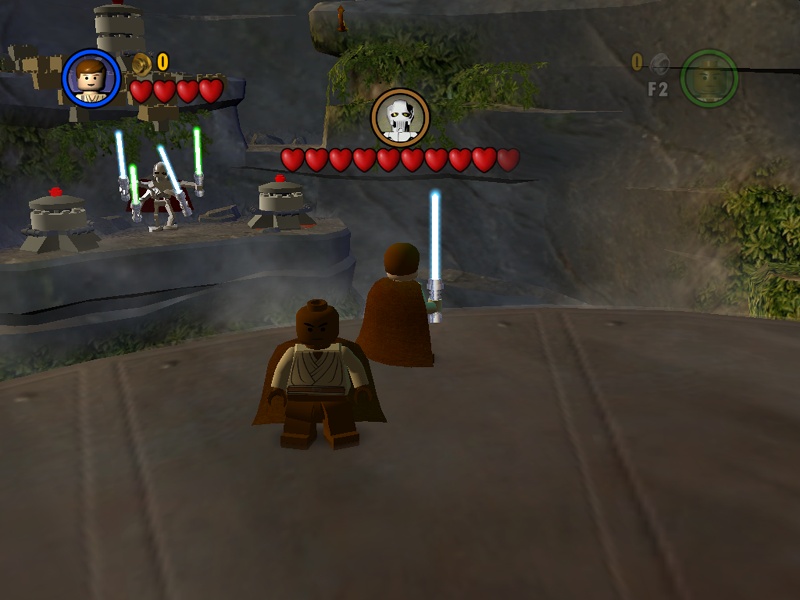
Task: Select the General Grievous boss portrait
Action: click(x=401, y=118)
